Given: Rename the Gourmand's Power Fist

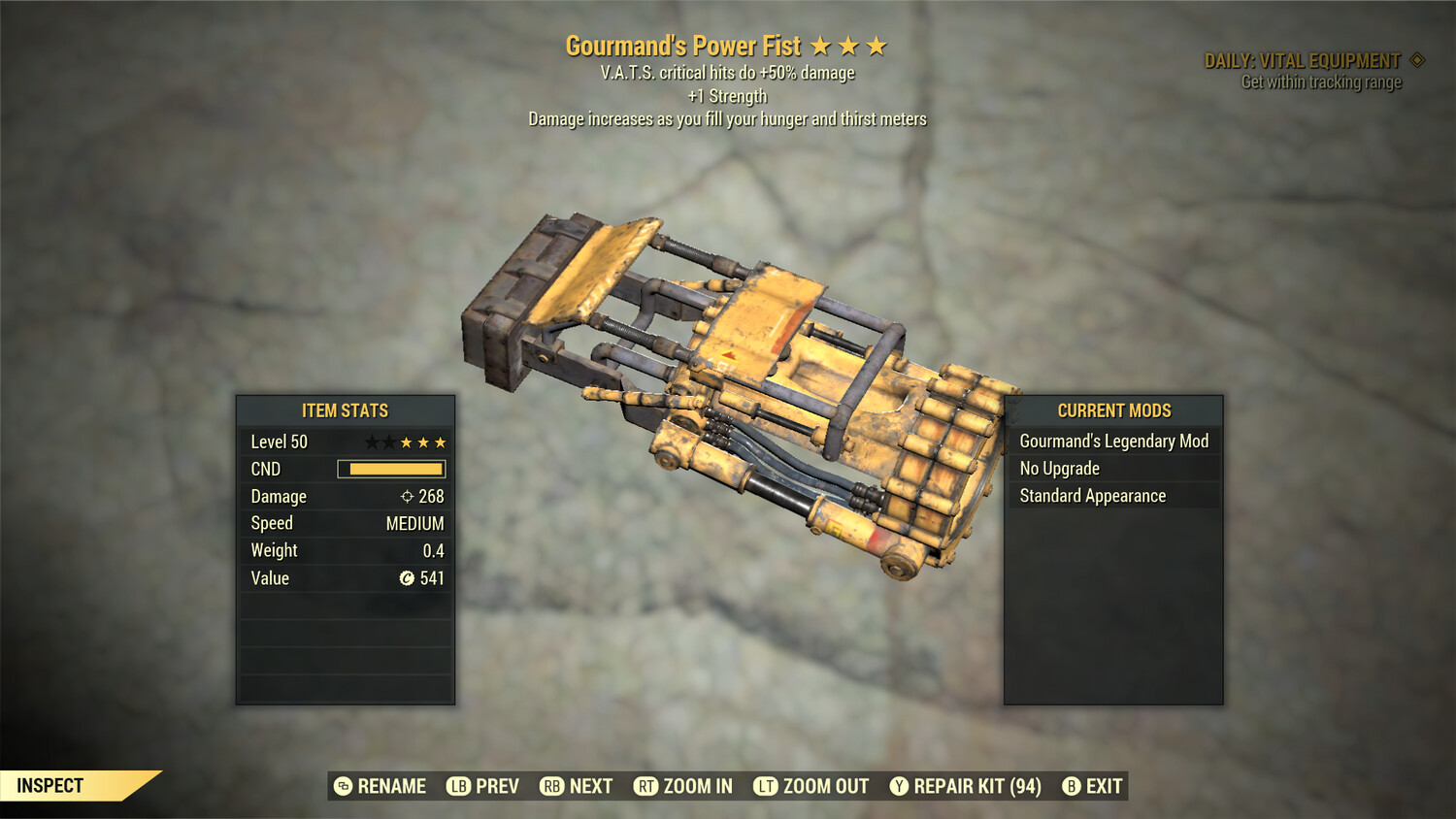Looking at the screenshot, I should tap(381, 786).
